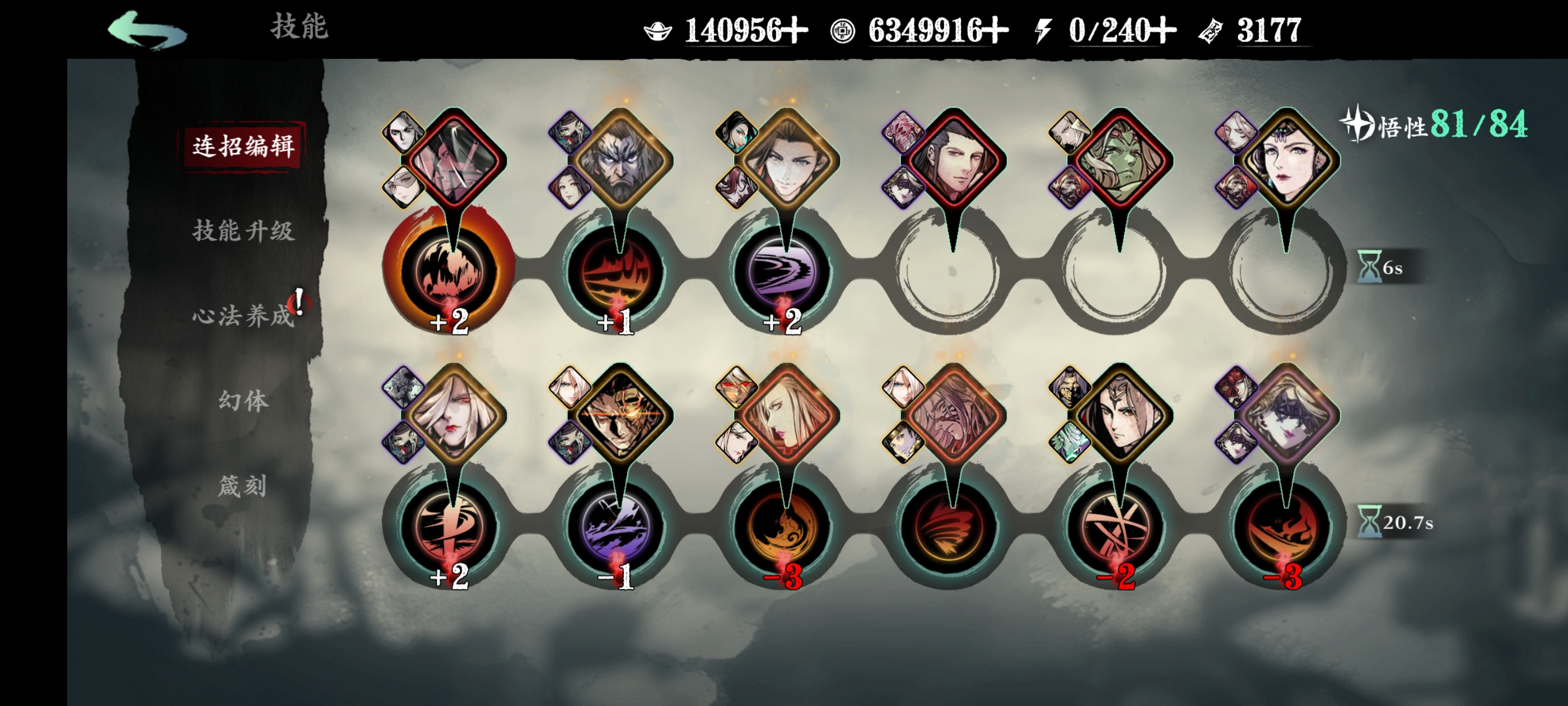The height and width of the screenshot is (706, 1568).
Task: Select the purple swirl skill in top chain
Action: point(783,271)
